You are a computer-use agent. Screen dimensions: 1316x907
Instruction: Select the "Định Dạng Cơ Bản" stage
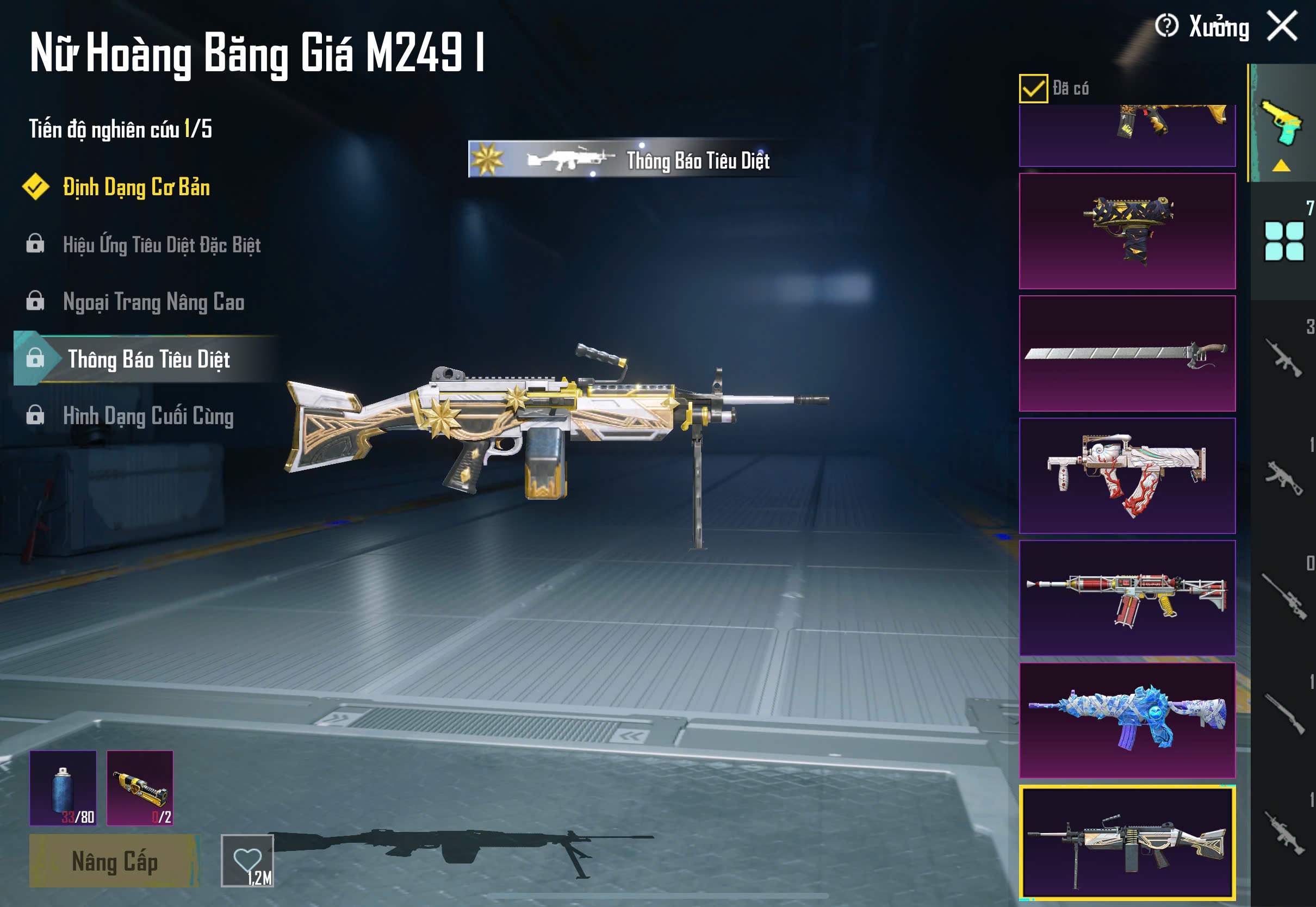[136, 188]
